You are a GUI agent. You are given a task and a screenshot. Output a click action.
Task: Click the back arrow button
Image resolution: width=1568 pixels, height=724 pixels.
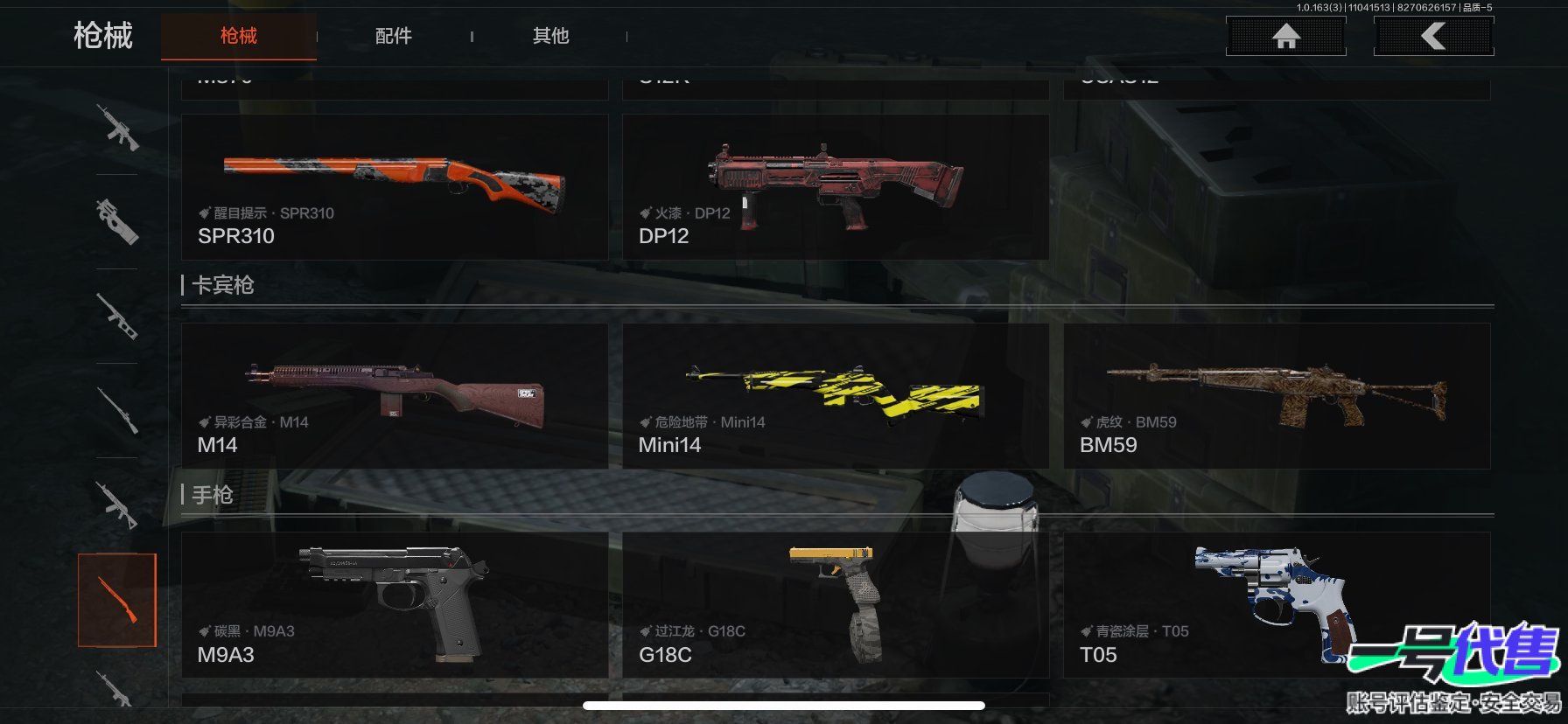pos(1433,36)
